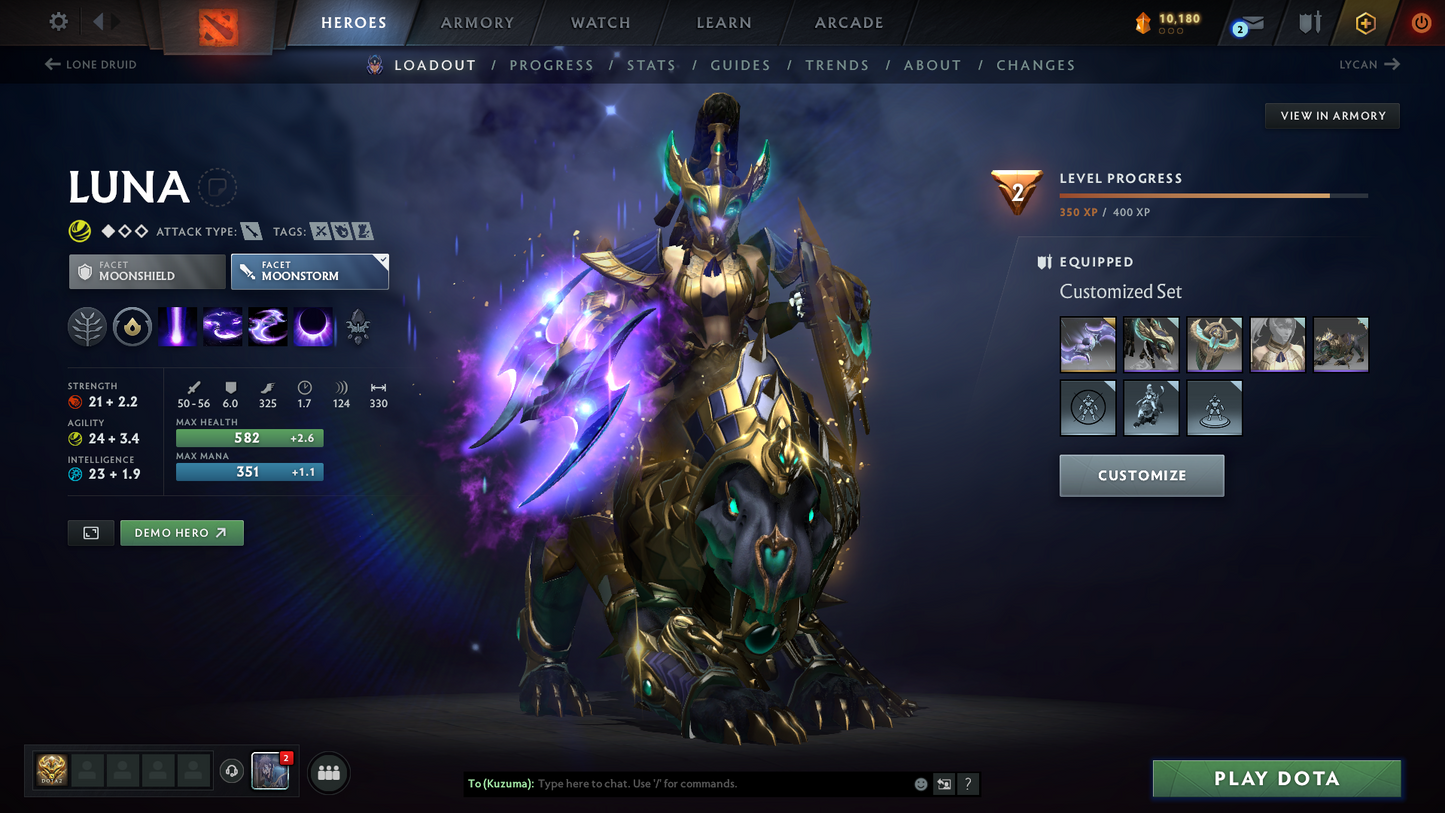Viewport: 1445px width, 813px height.
Task: Switch to the Armory tab
Action: tap(477, 22)
